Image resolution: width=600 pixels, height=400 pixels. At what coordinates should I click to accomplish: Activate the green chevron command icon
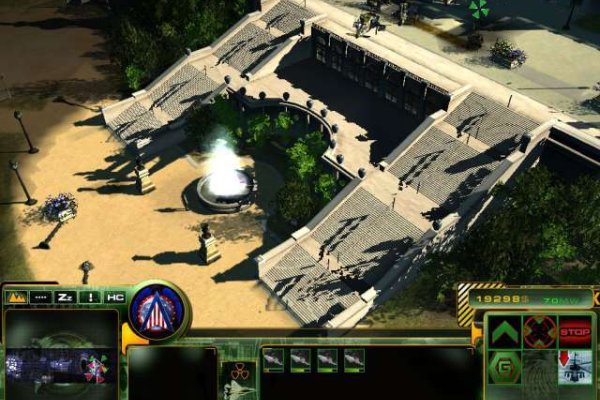tap(504, 332)
